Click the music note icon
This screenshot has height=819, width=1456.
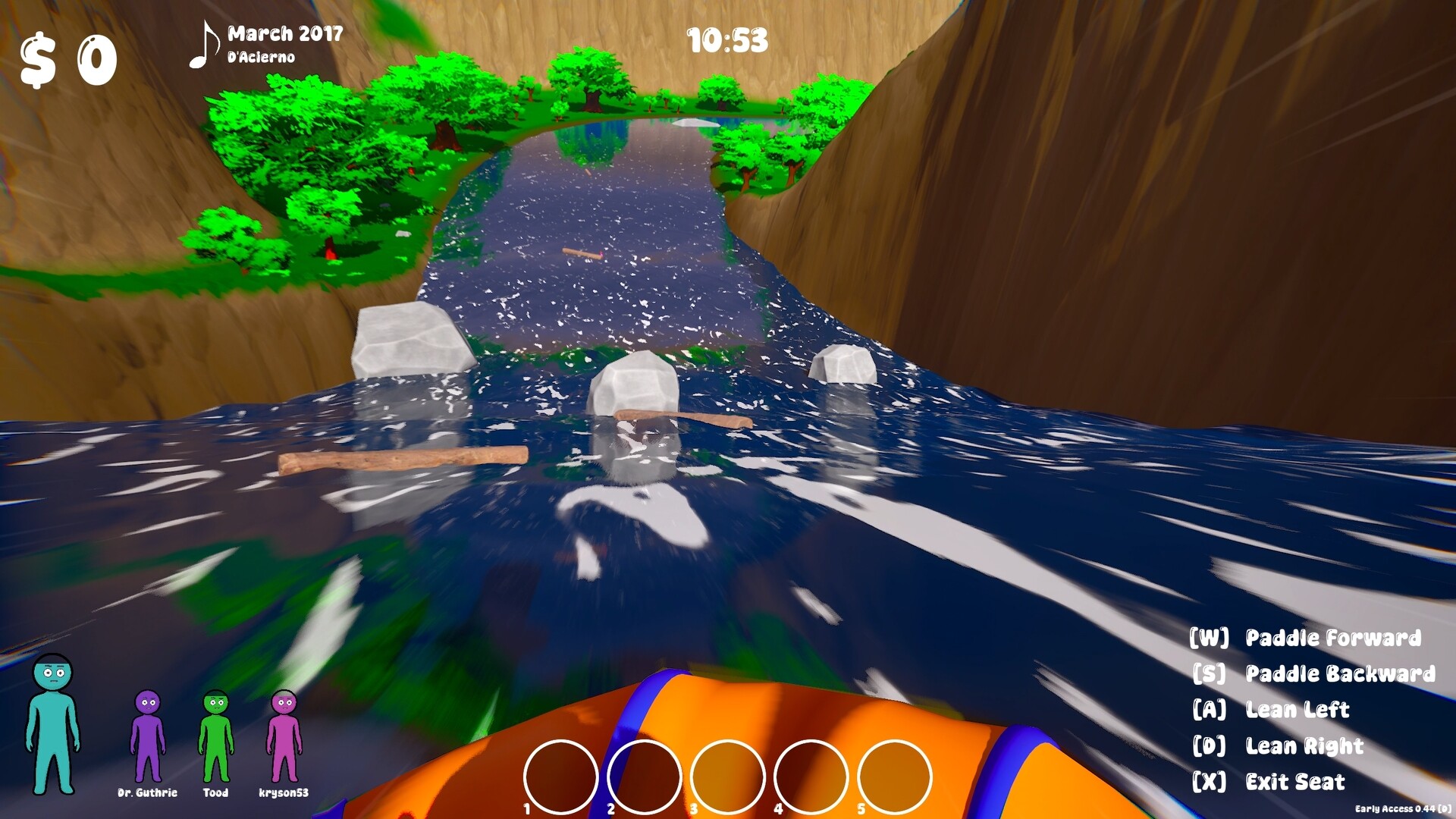click(x=204, y=44)
